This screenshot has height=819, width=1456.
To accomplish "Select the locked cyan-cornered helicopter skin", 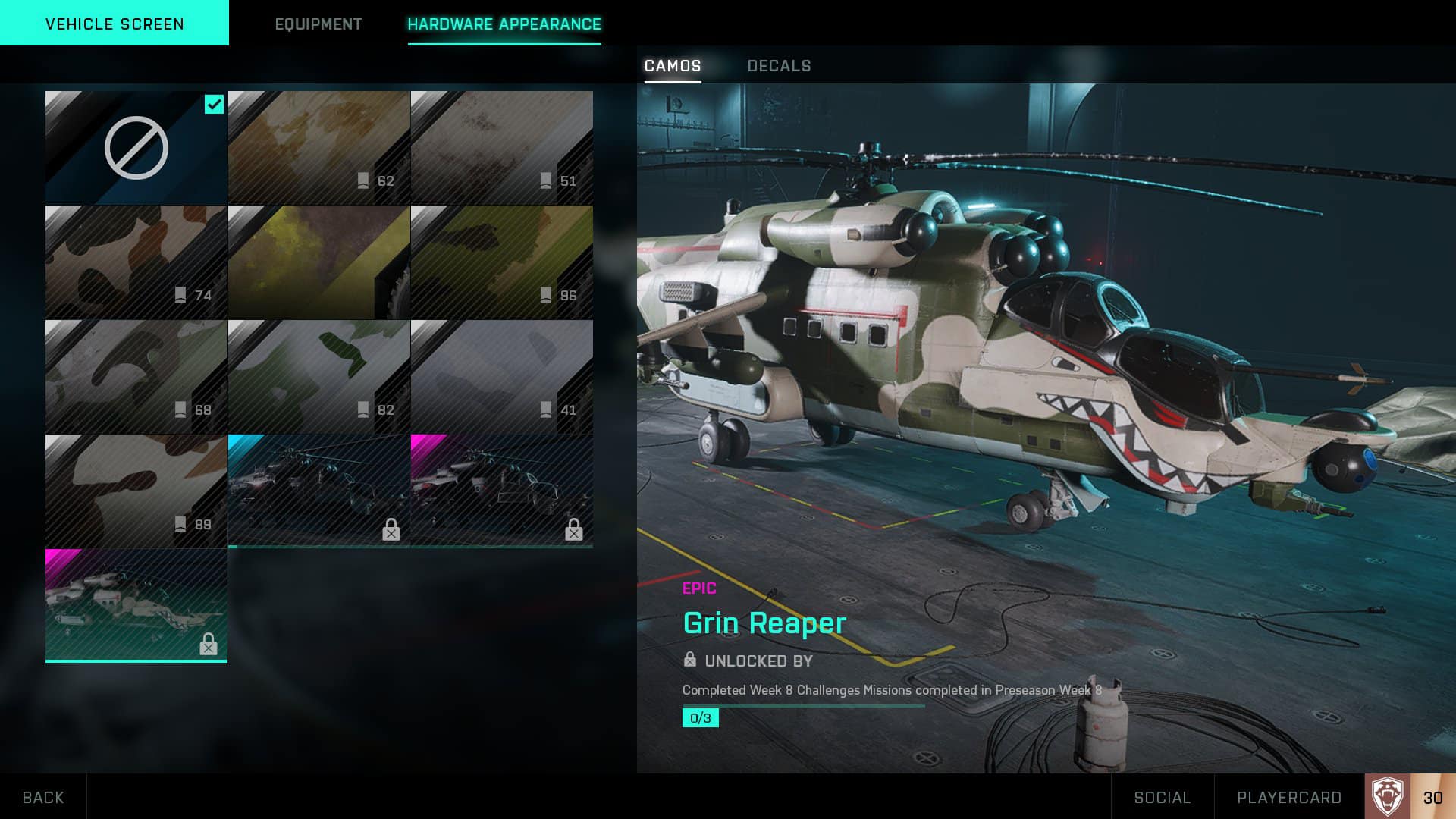I will pos(319,491).
